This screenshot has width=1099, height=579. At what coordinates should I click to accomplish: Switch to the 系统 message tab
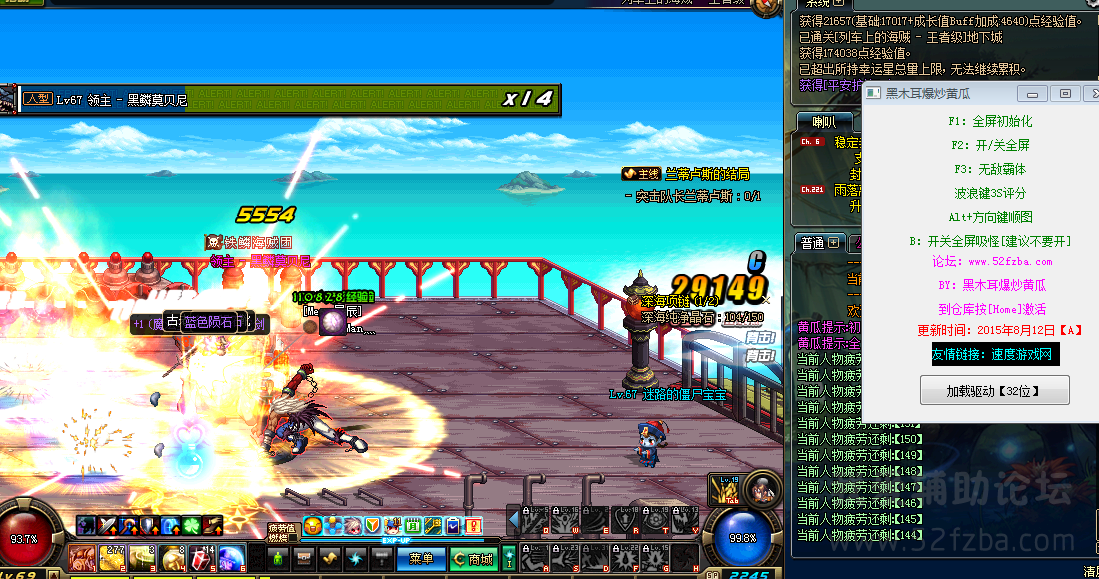click(x=818, y=5)
